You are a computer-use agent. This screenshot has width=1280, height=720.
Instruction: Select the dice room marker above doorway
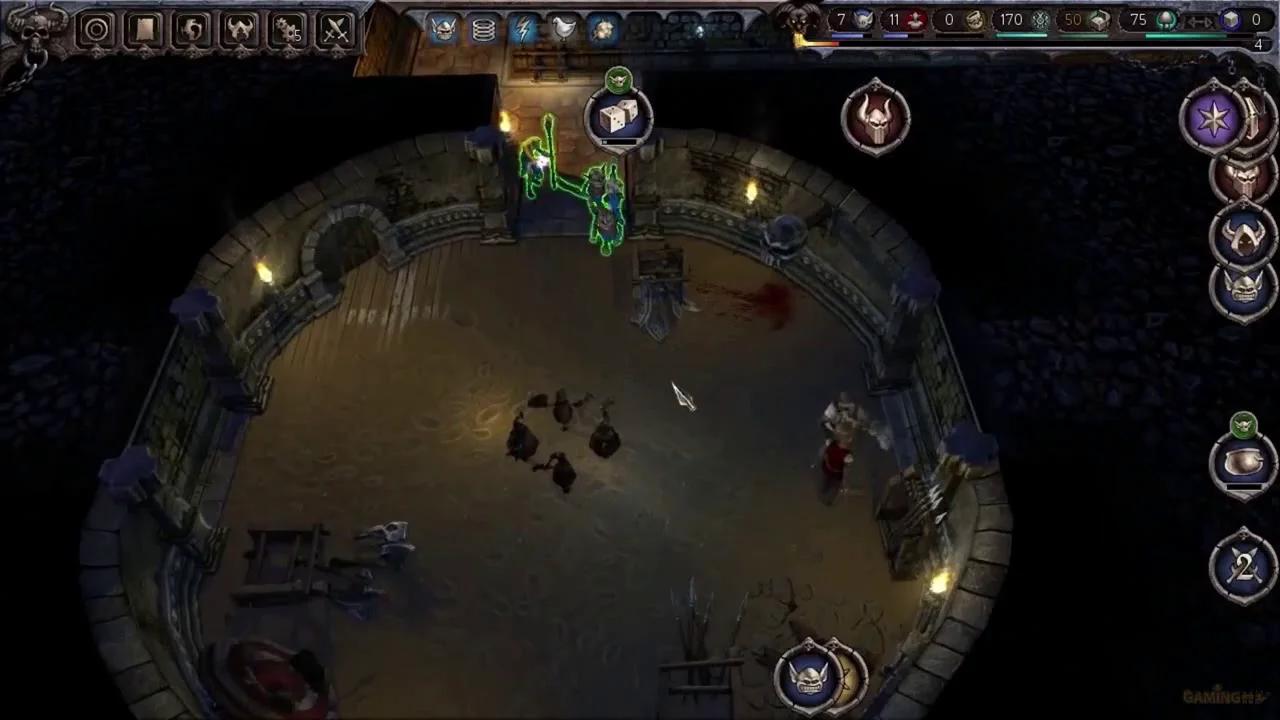pos(618,118)
